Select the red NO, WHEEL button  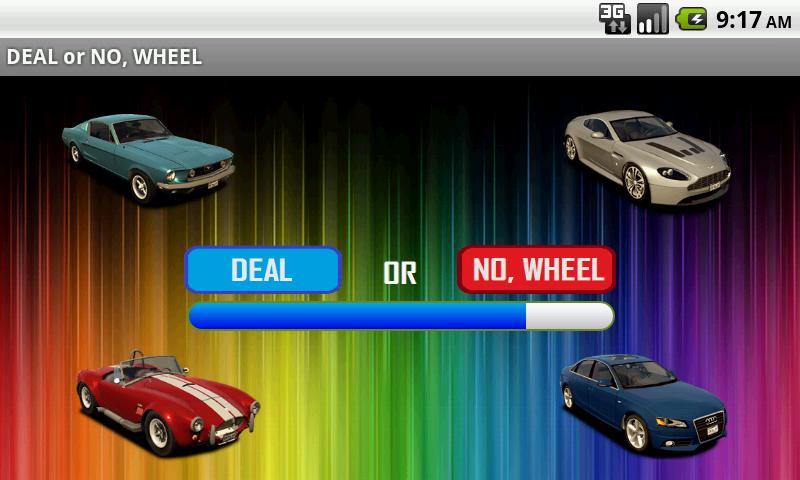(x=537, y=270)
